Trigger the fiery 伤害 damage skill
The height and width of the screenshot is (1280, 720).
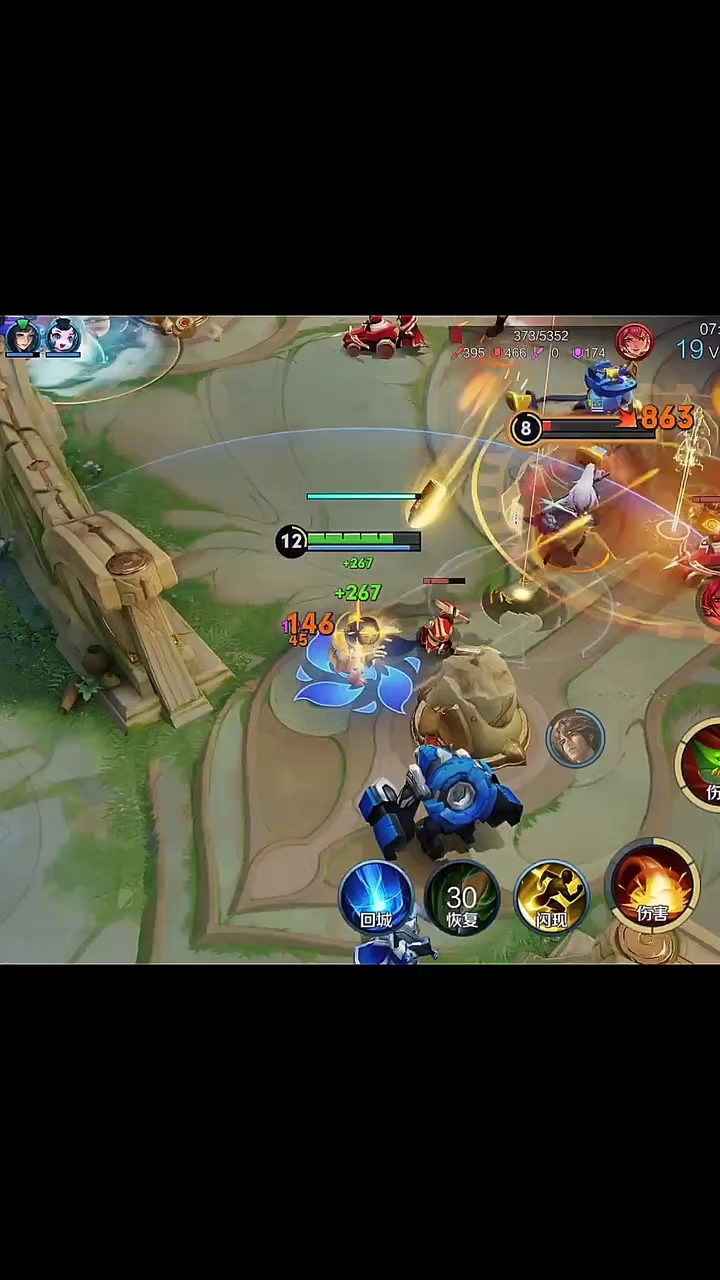click(652, 887)
